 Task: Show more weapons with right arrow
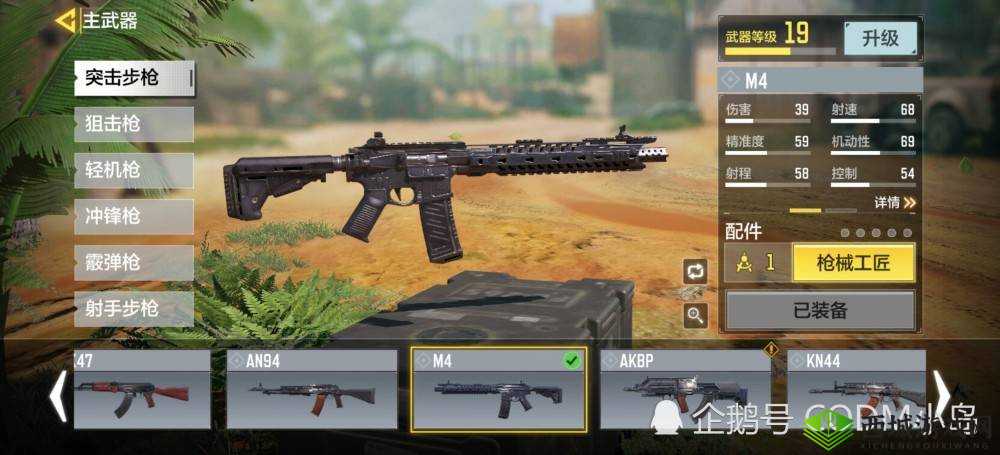(942, 395)
